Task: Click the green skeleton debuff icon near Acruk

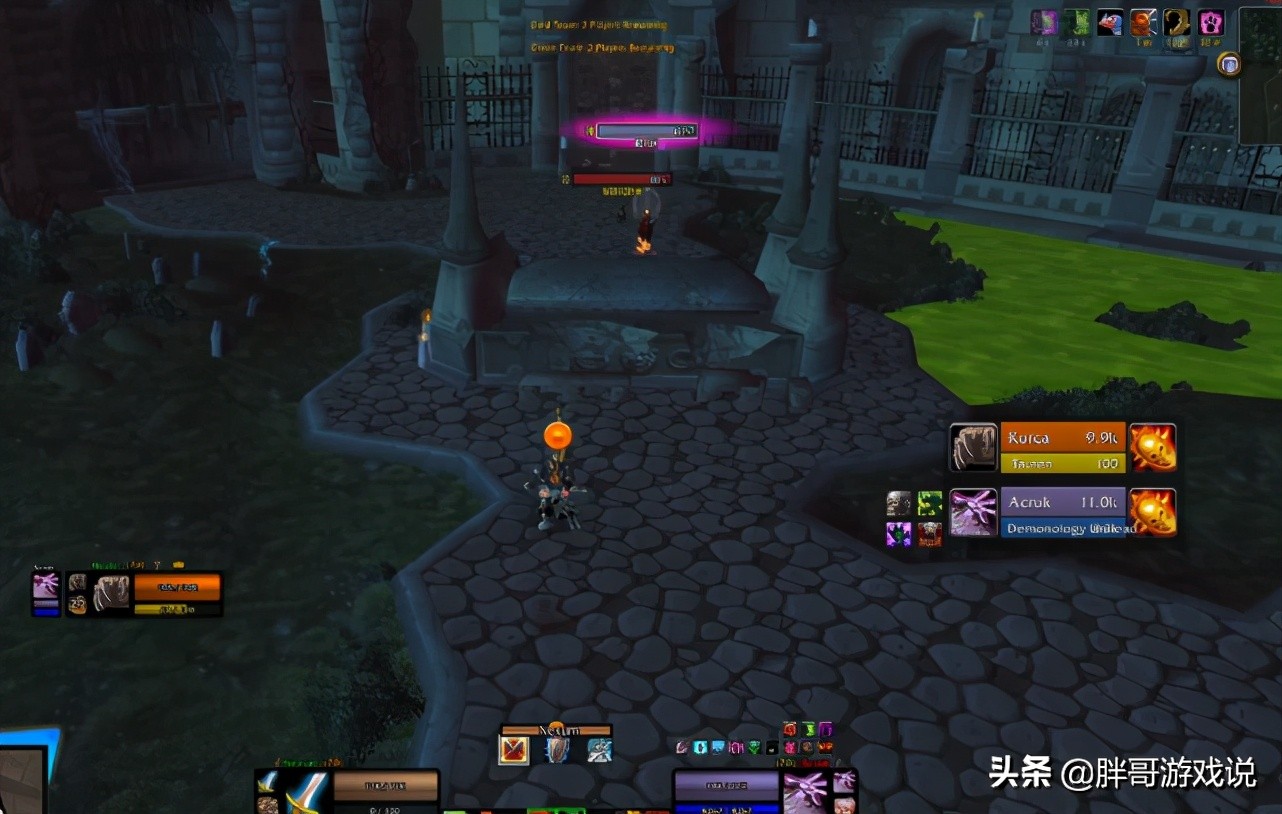Action: point(930,503)
